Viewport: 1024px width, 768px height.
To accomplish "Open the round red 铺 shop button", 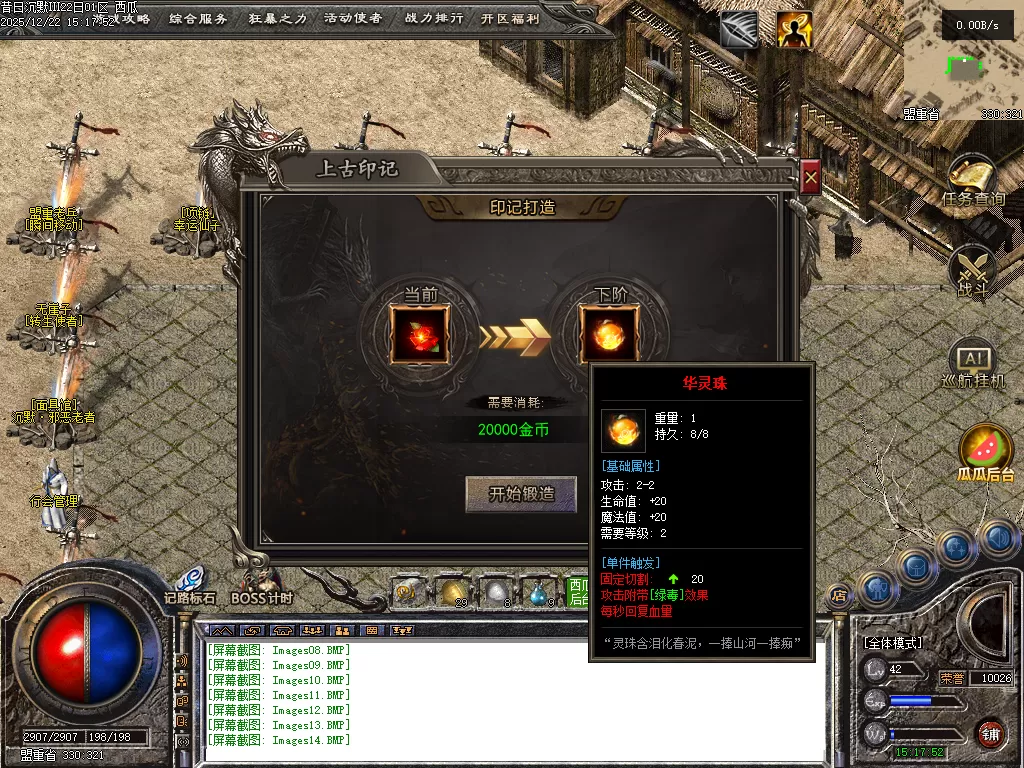I will pos(990,733).
